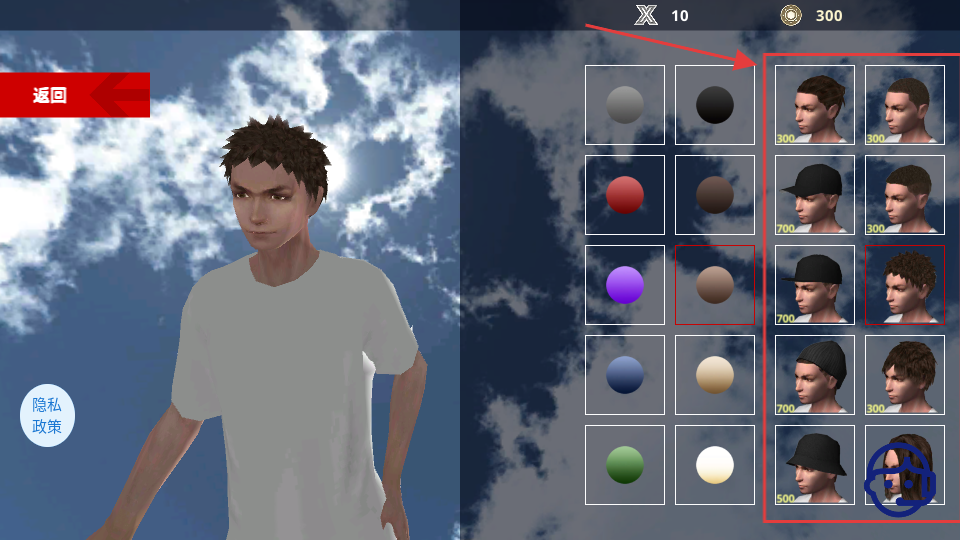Choose the backward black cap hairstyle

coord(815,285)
